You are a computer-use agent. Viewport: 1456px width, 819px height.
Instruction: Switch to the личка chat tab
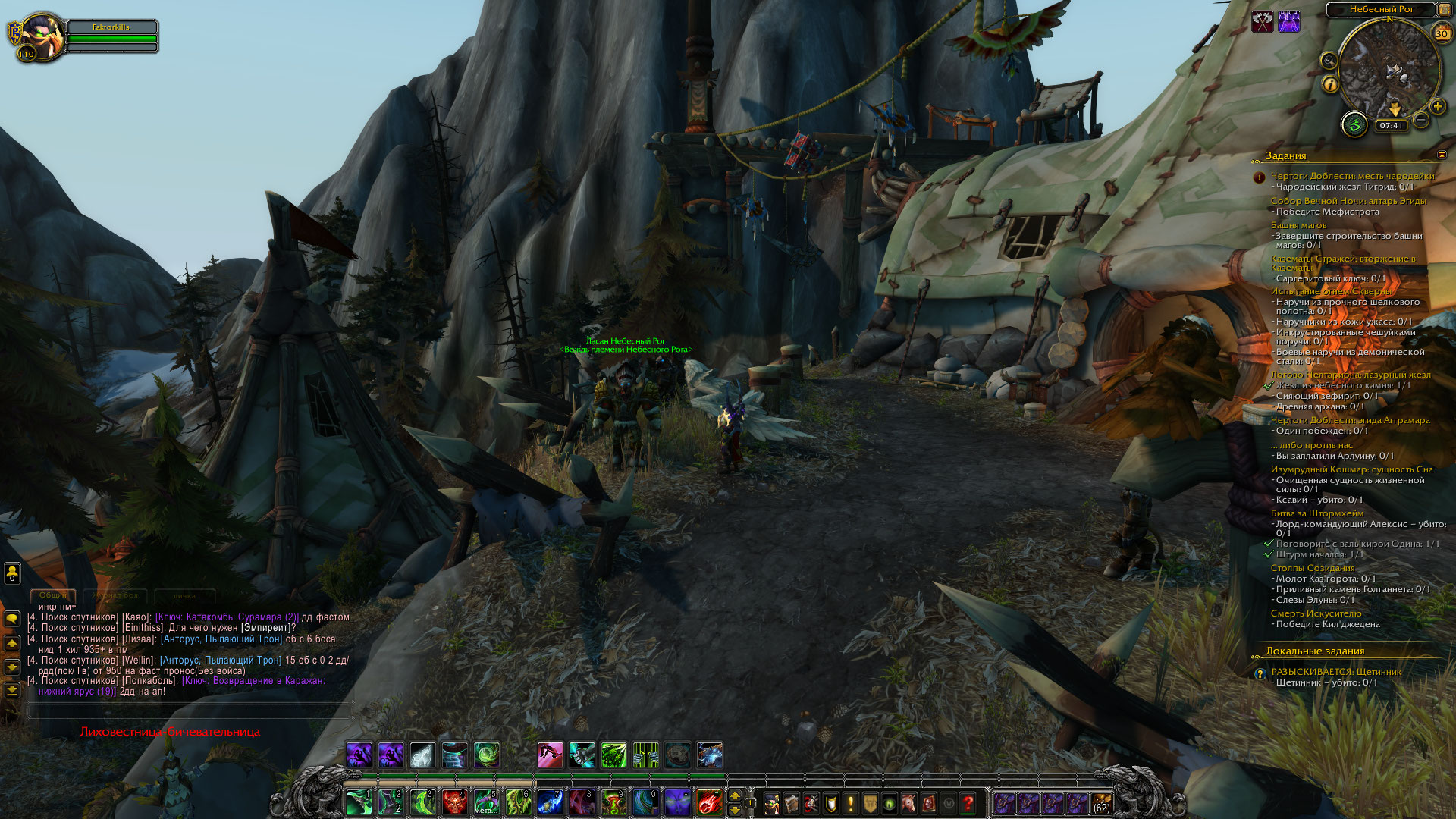(x=184, y=596)
